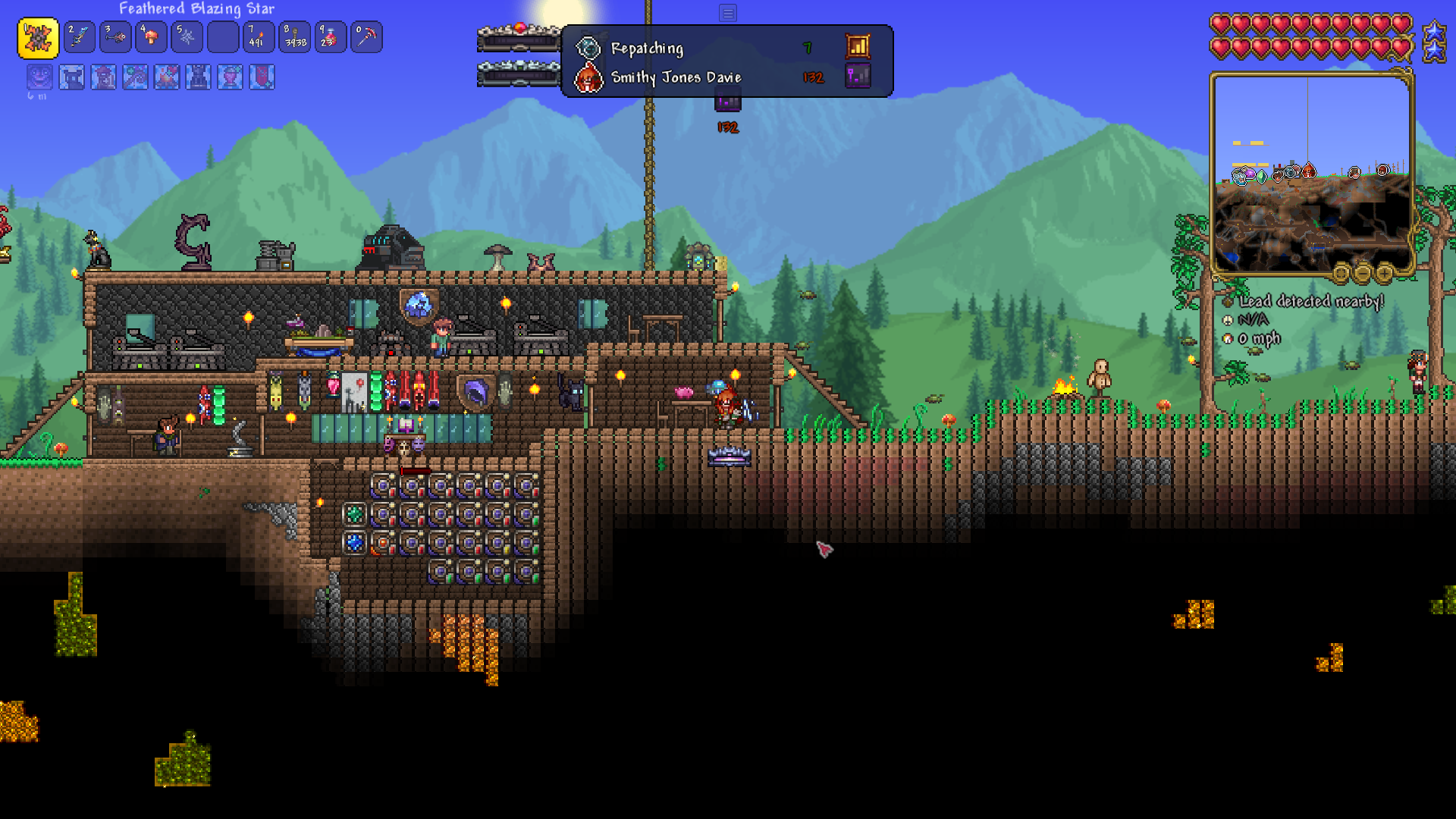1456x819 pixels.
Task: Click the red banner buff icon
Action: tap(262, 77)
